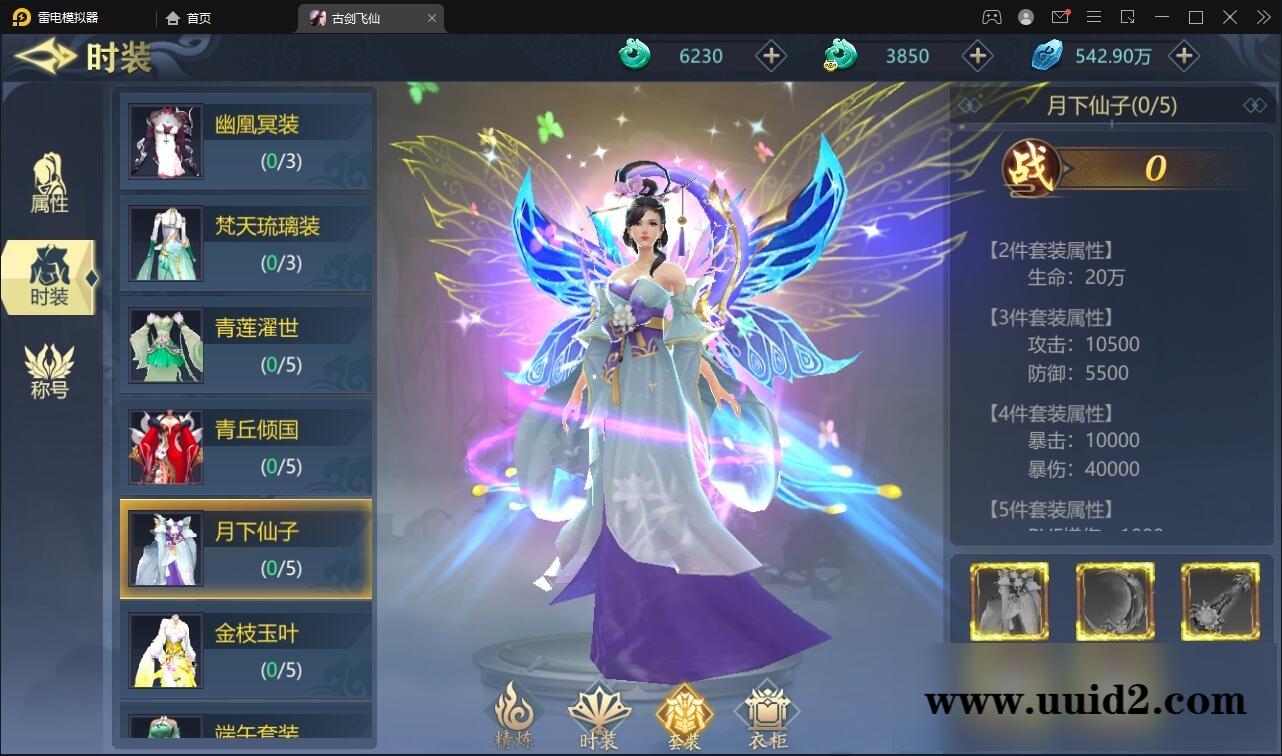Switch to the 属性 panel in left sidebar
Screen dimensions: 1282x756
point(48,186)
